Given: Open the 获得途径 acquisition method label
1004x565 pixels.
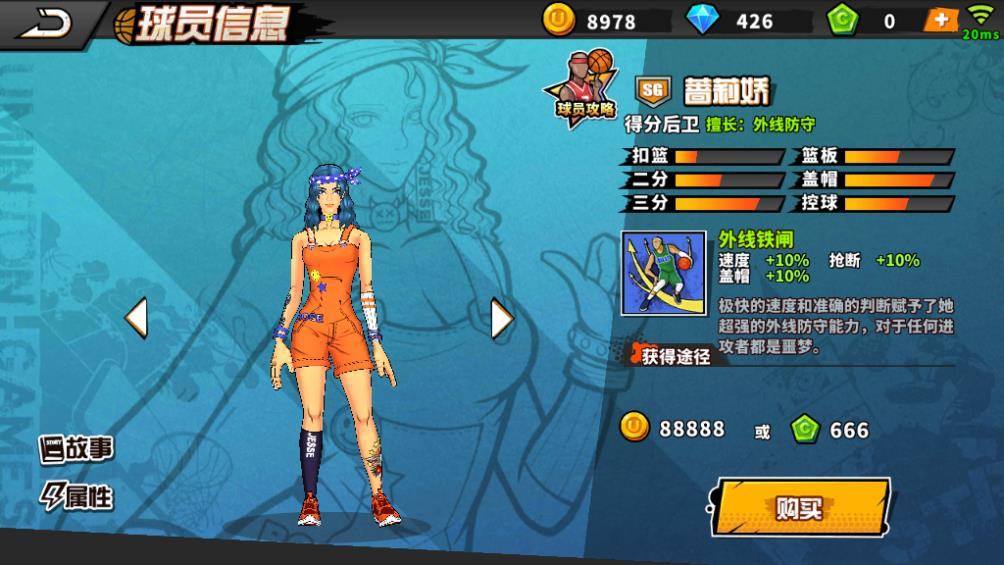Looking at the screenshot, I should (672, 355).
